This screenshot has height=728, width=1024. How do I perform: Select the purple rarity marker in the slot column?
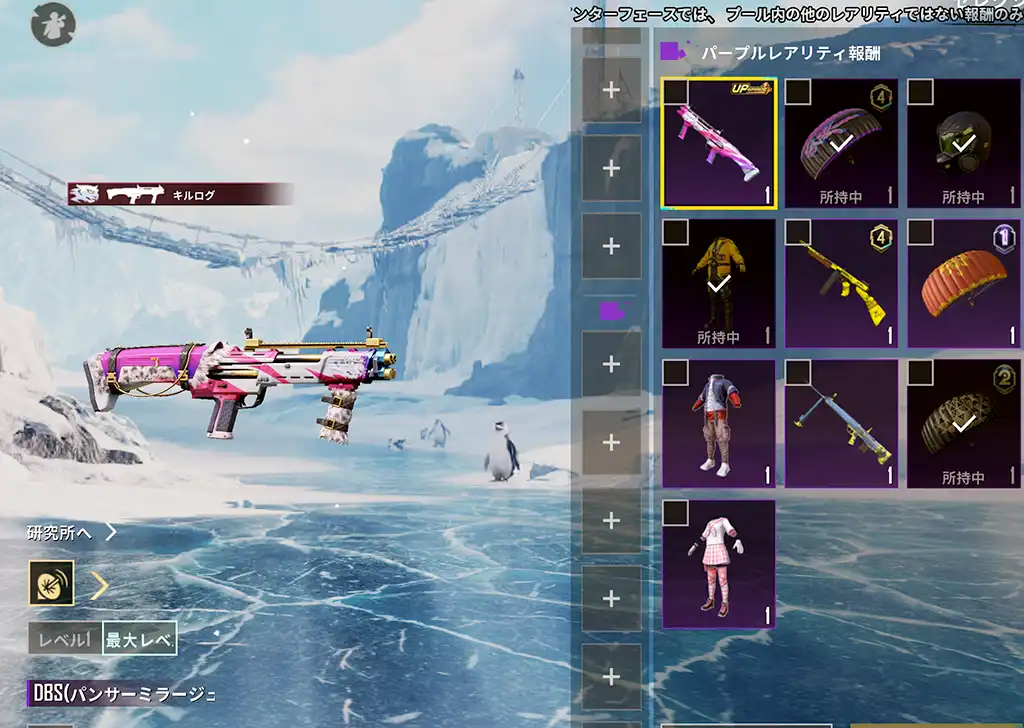tap(611, 311)
